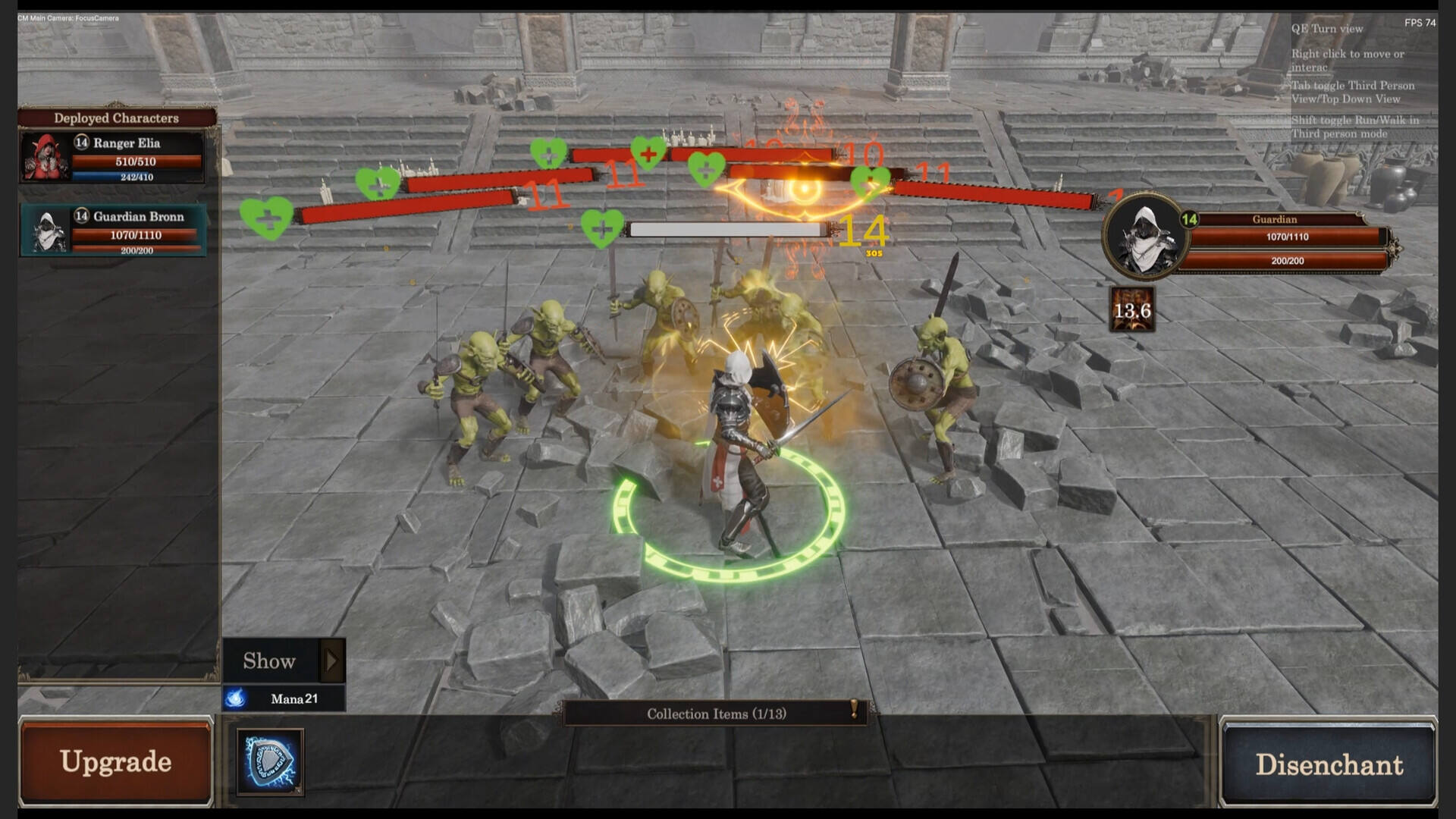
Task: Select Ranger Elia in deployed characters
Action: (x=112, y=158)
